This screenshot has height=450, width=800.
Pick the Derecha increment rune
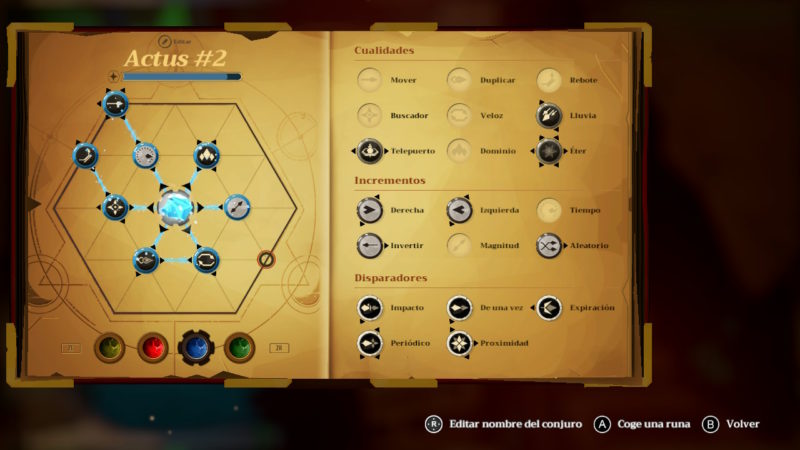(370, 210)
